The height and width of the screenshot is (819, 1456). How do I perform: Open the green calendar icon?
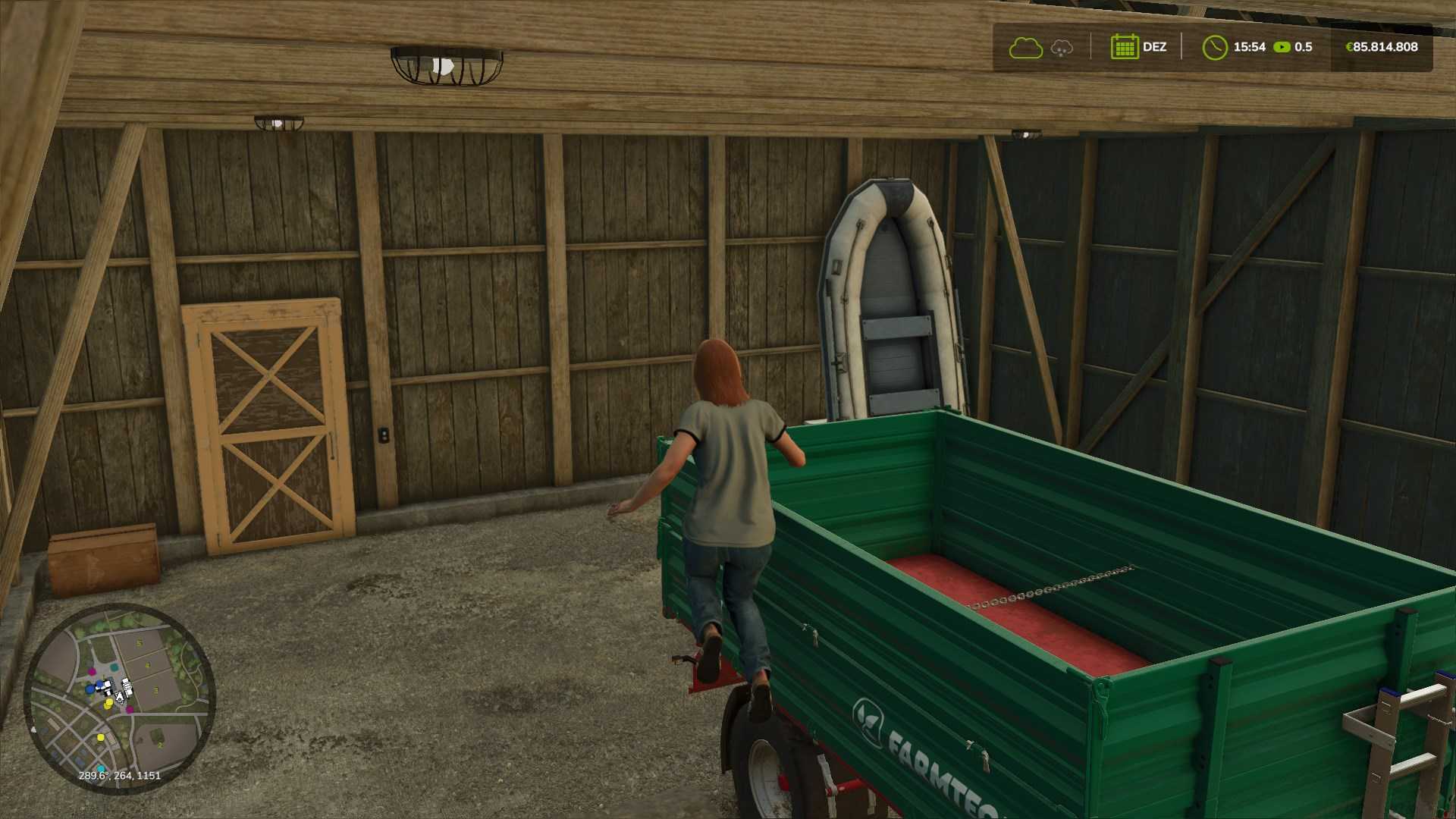[1125, 47]
